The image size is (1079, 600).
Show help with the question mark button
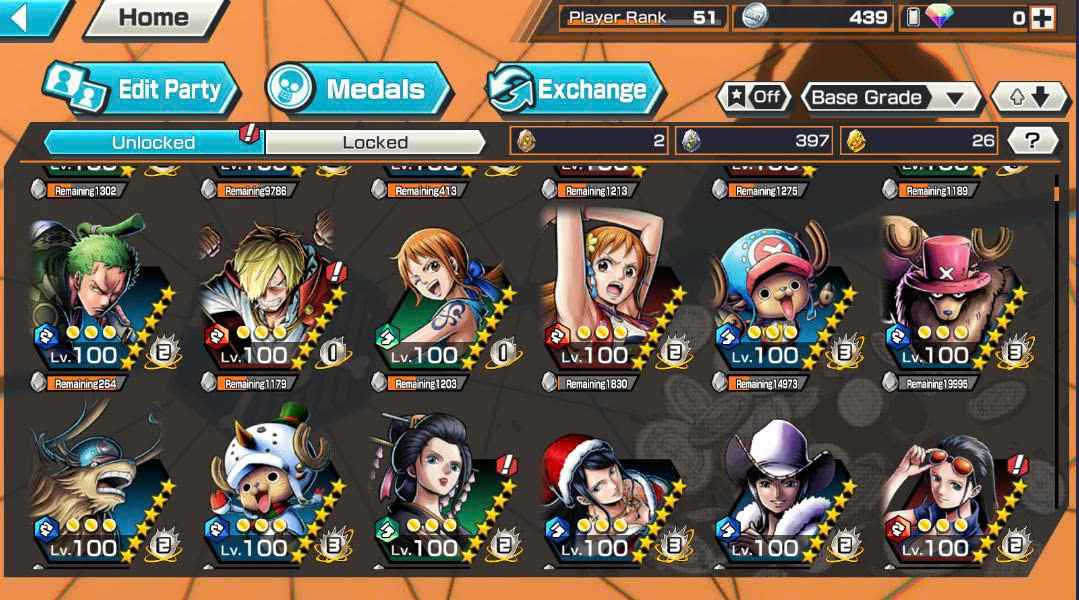1032,141
